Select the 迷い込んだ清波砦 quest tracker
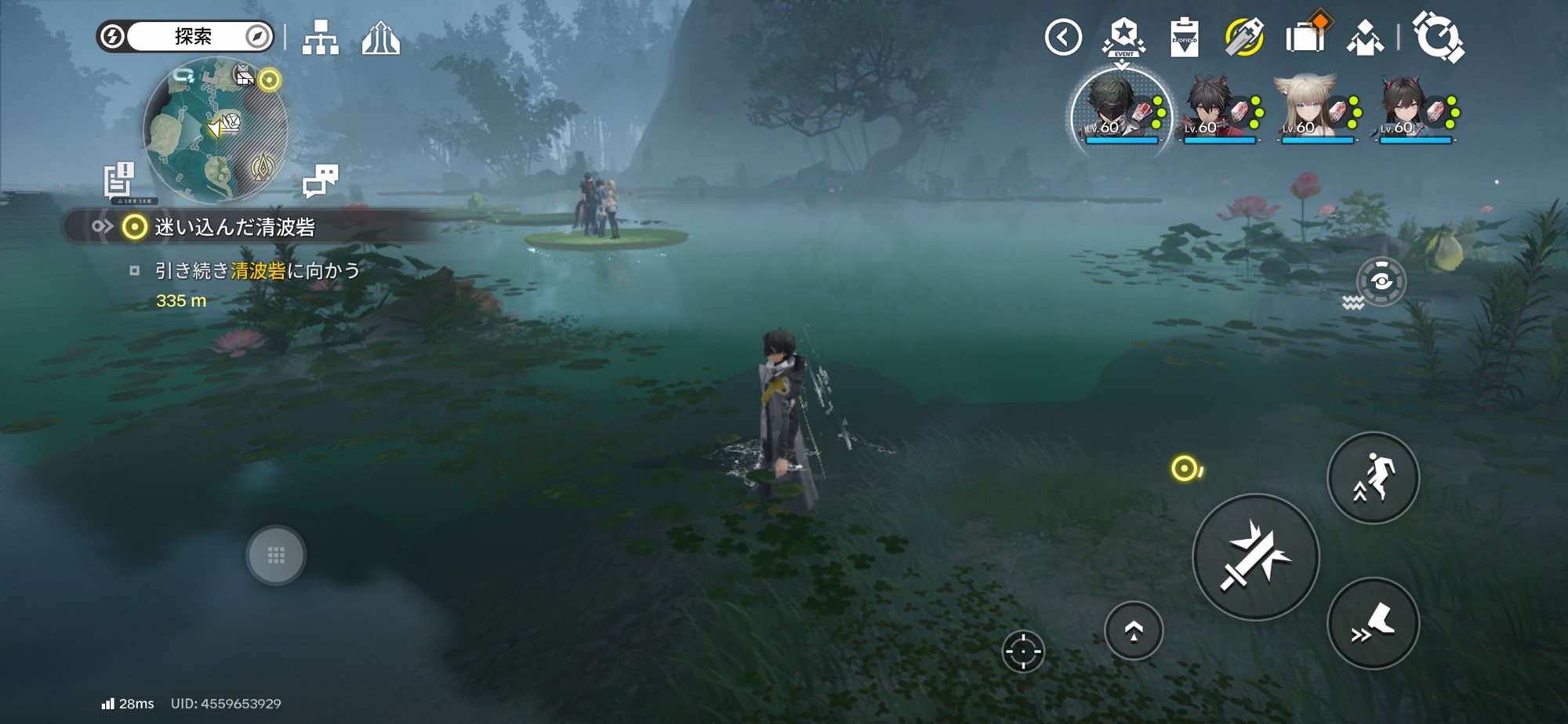Viewport: 1568px width, 724px height. [234, 227]
